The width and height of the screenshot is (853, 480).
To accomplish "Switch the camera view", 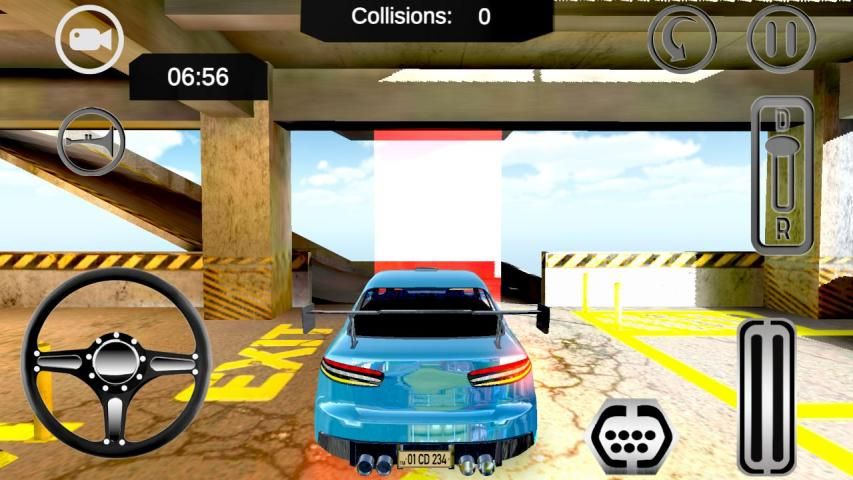I will click(89, 39).
